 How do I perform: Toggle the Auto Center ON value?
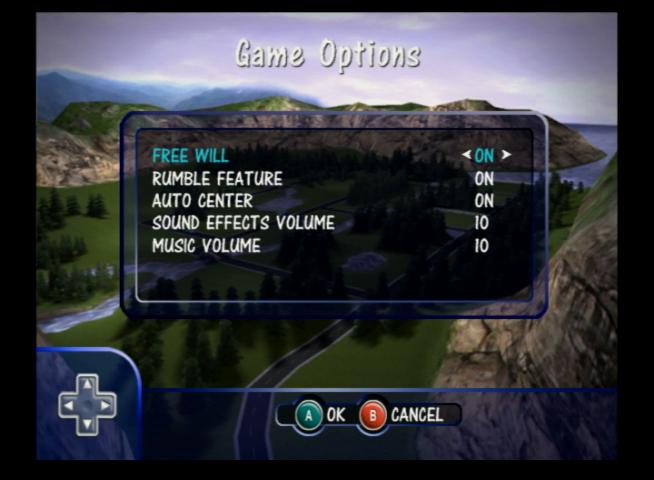pyautogui.click(x=484, y=201)
